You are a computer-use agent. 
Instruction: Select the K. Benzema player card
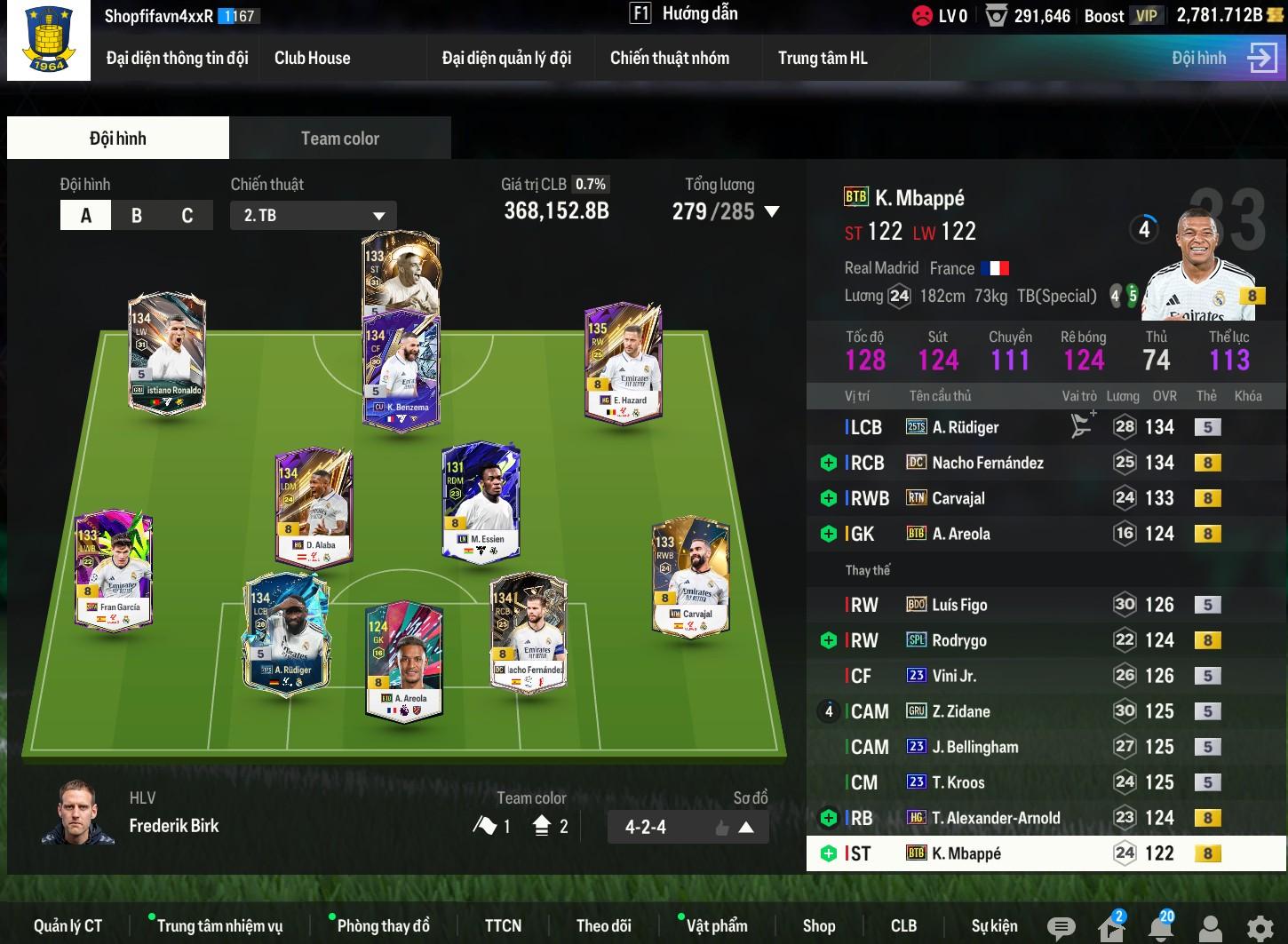tap(401, 373)
